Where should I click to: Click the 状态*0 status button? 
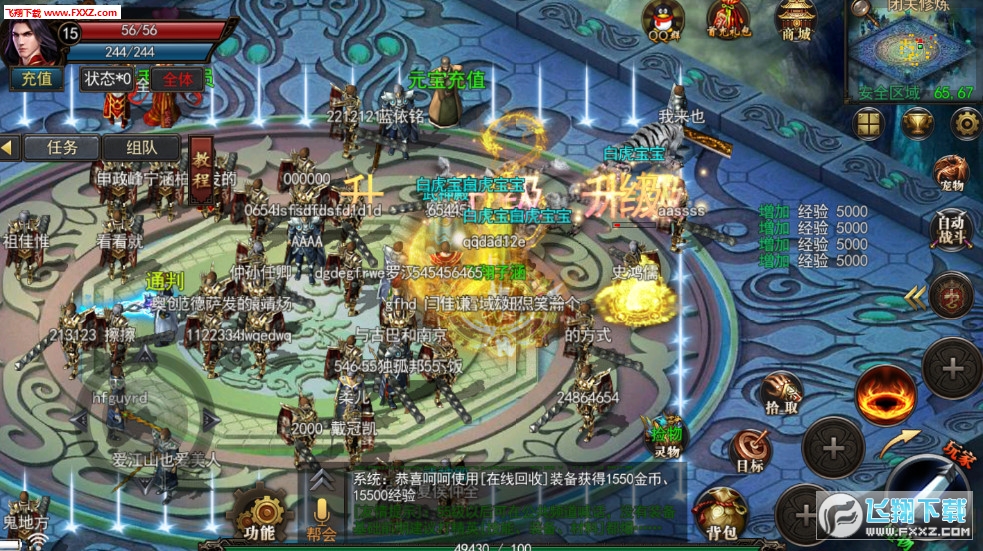(108, 78)
